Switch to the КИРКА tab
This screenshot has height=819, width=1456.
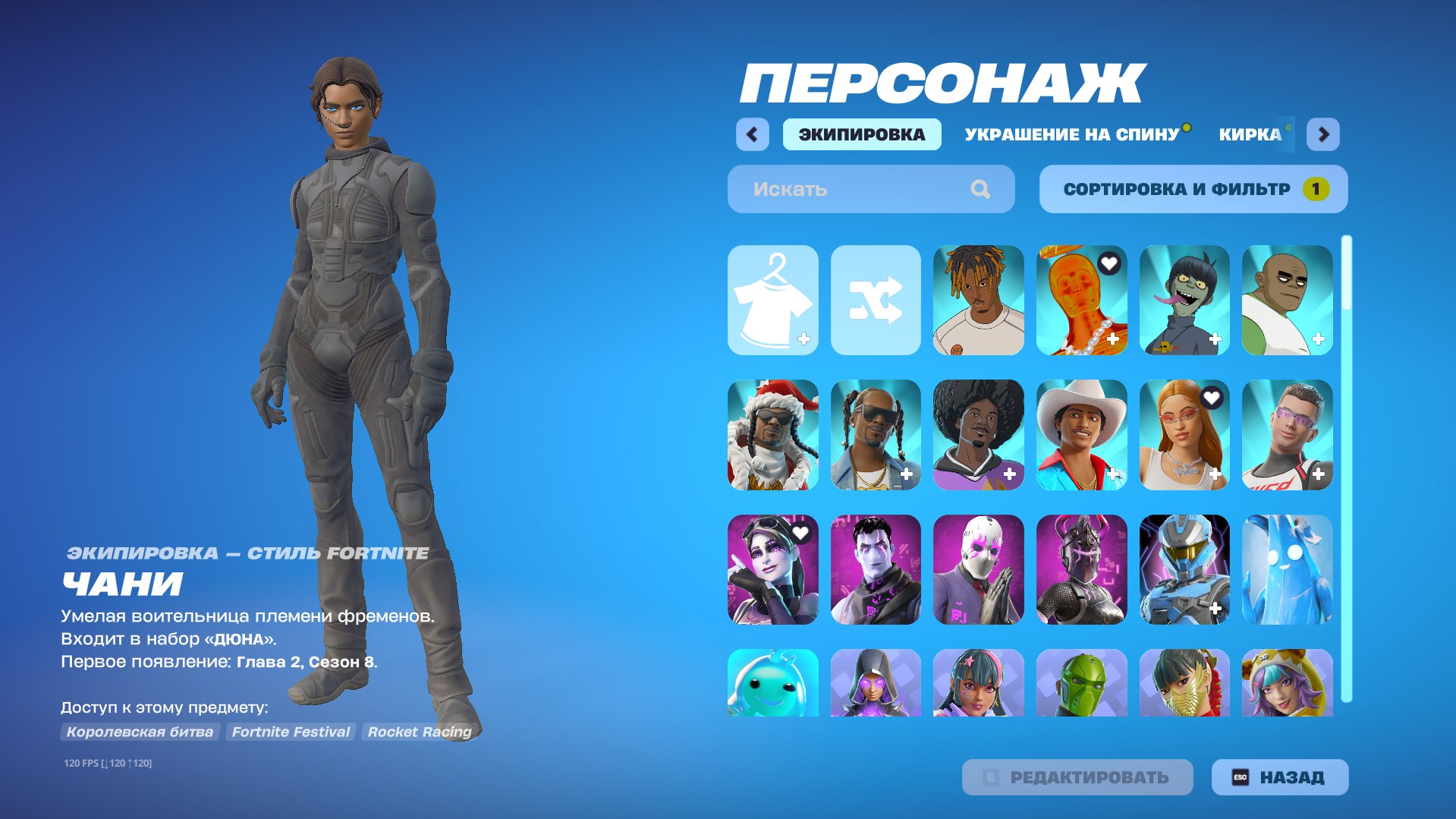point(1249,134)
